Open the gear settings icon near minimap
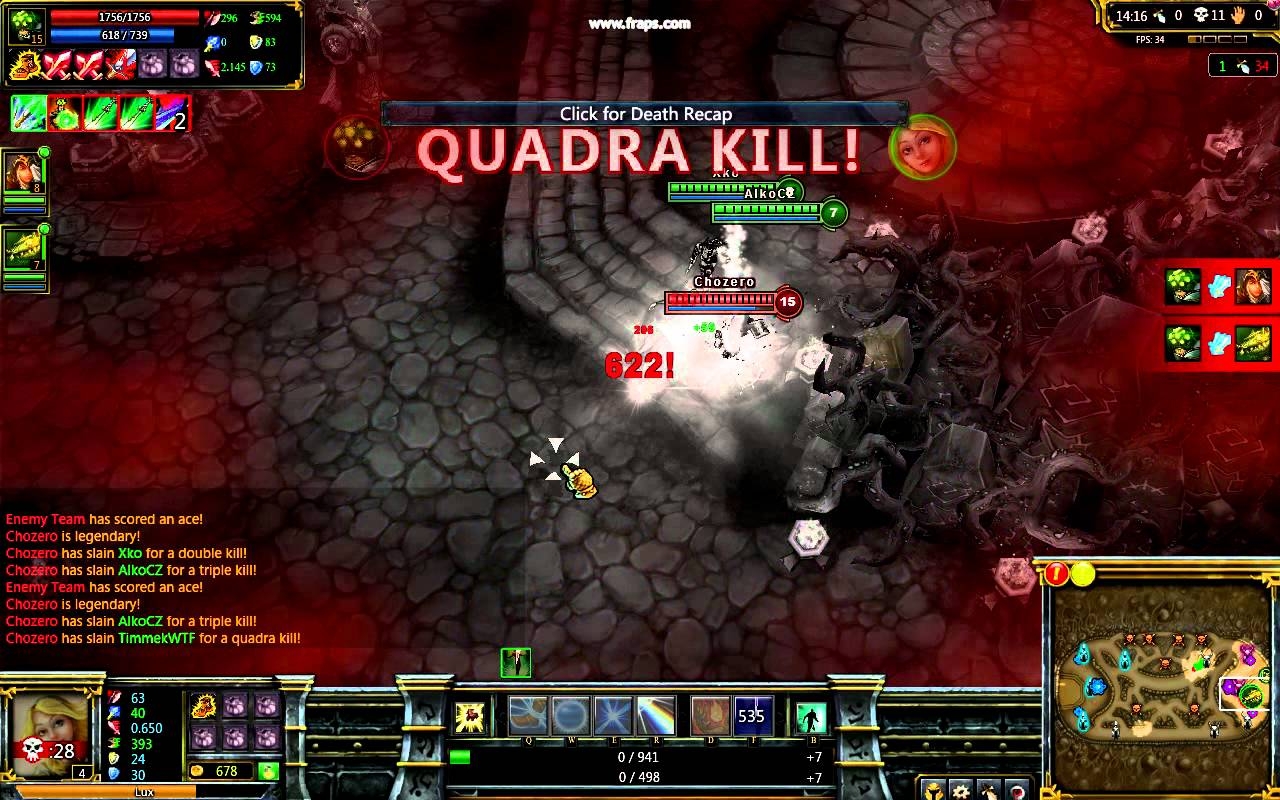 (x=961, y=791)
